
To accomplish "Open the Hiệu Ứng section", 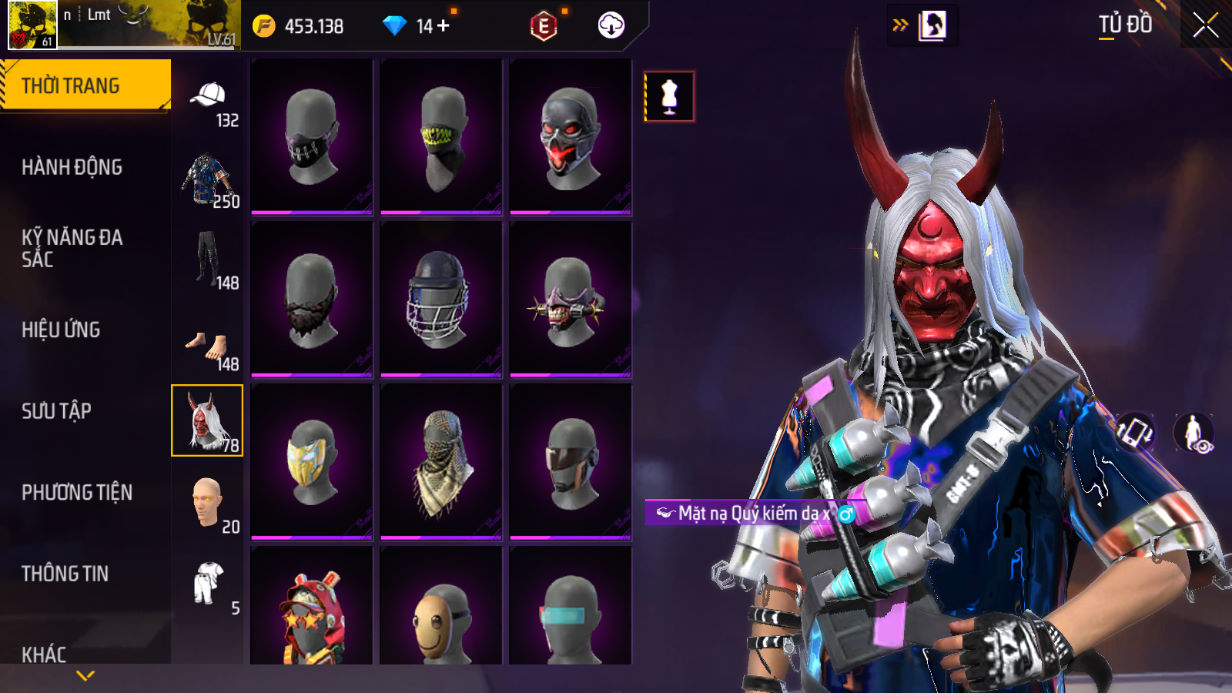I will point(61,329).
